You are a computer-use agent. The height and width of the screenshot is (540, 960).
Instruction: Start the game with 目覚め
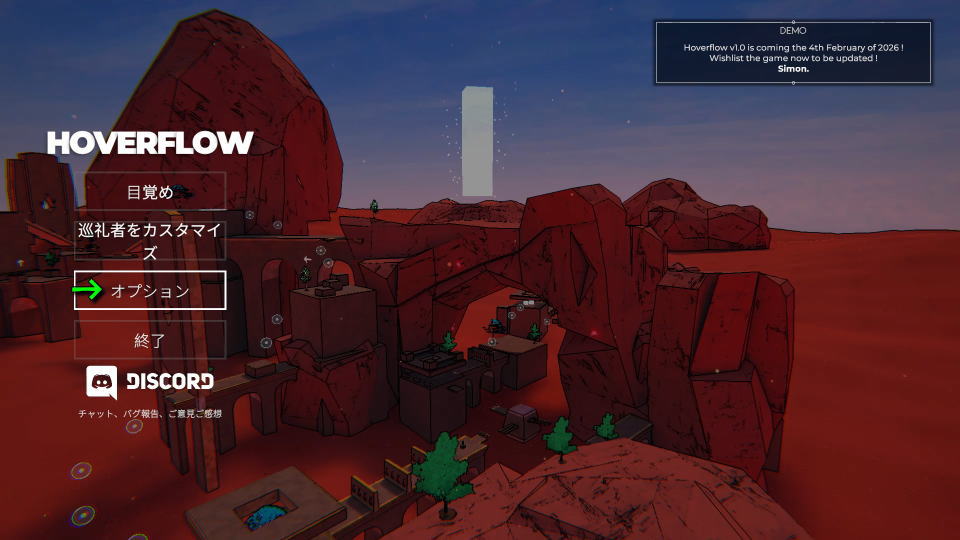(150, 191)
